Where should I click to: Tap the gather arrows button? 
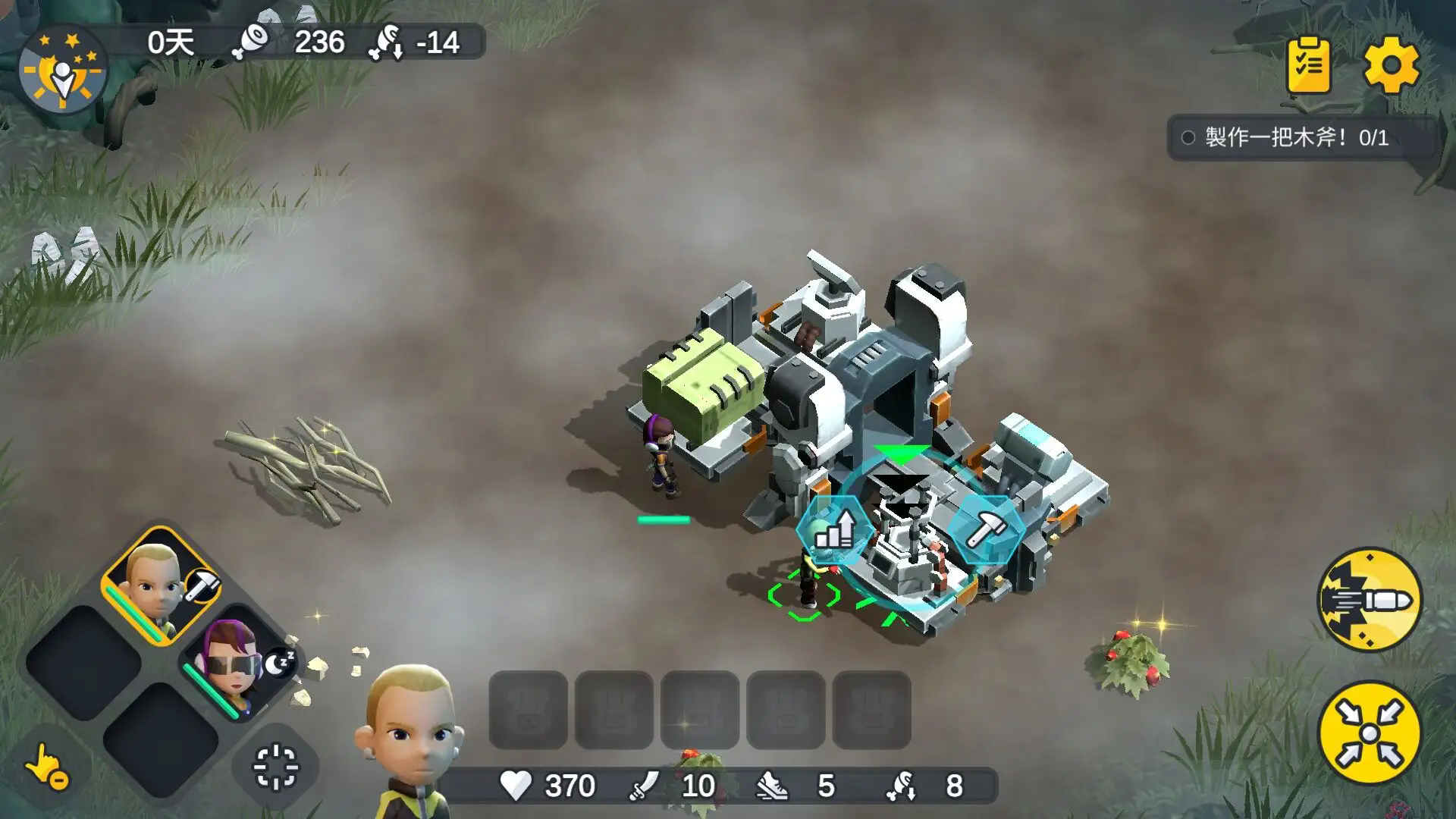1370,734
